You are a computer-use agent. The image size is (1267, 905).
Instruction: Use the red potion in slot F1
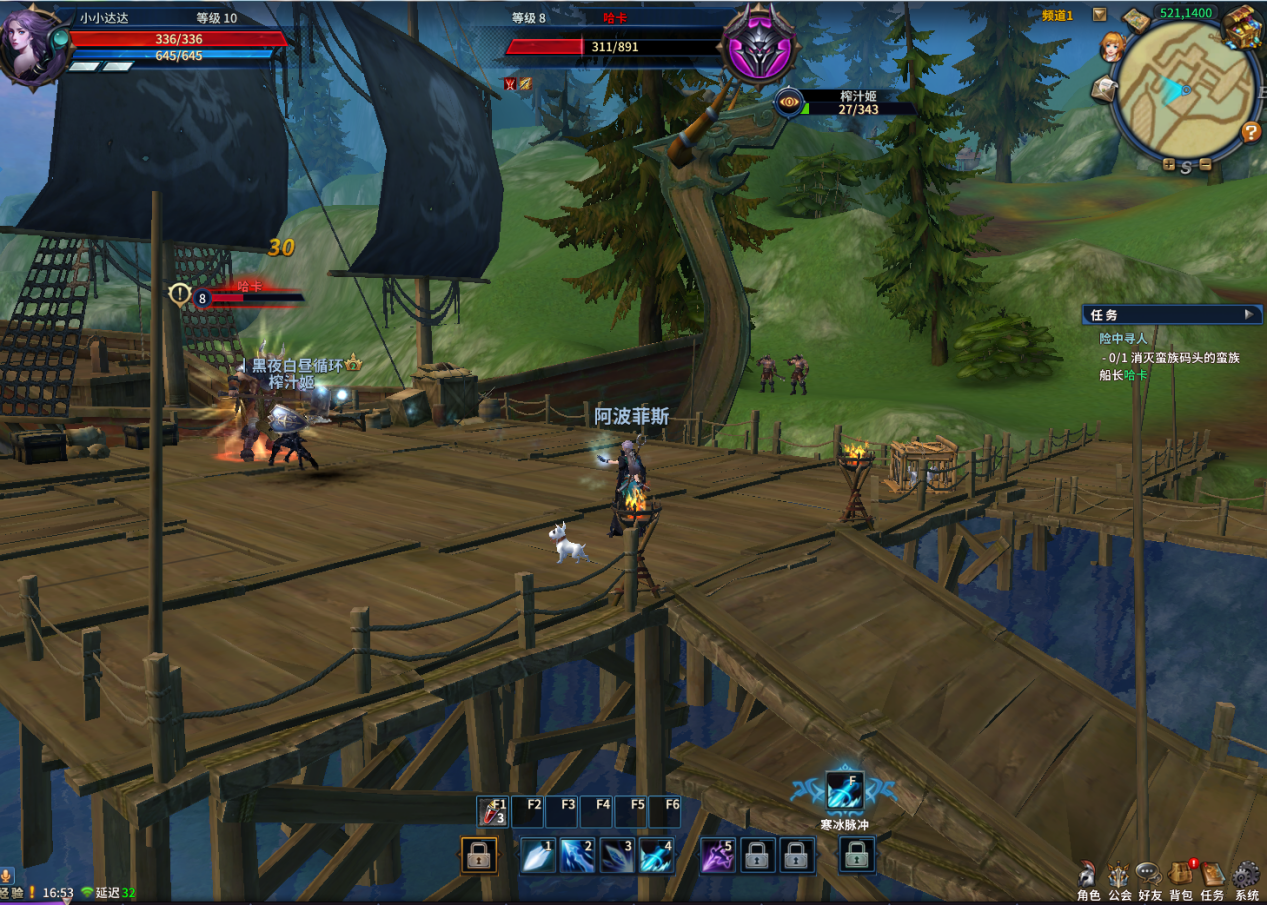[493, 812]
